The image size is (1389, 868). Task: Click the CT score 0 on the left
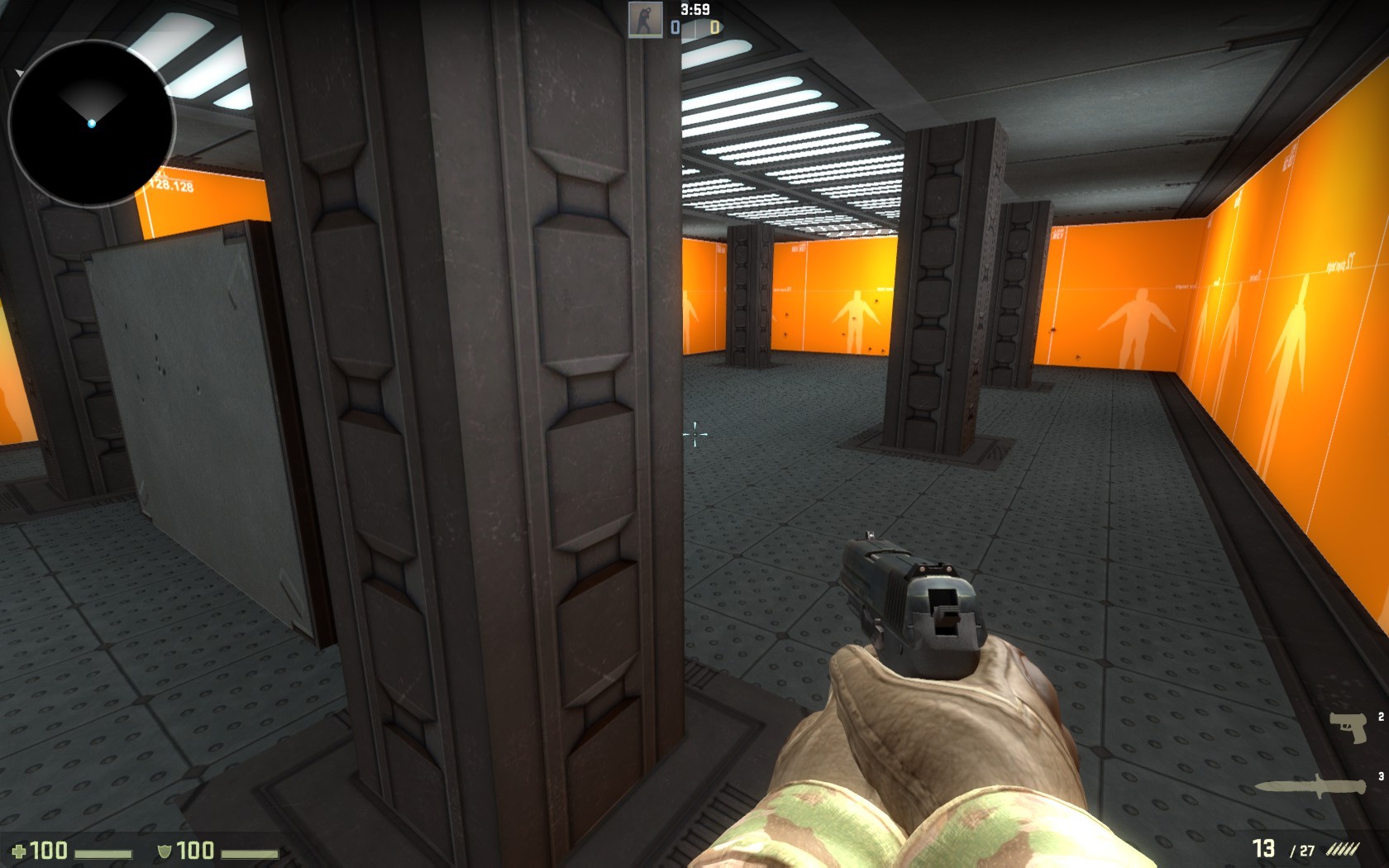tap(674, 26)
